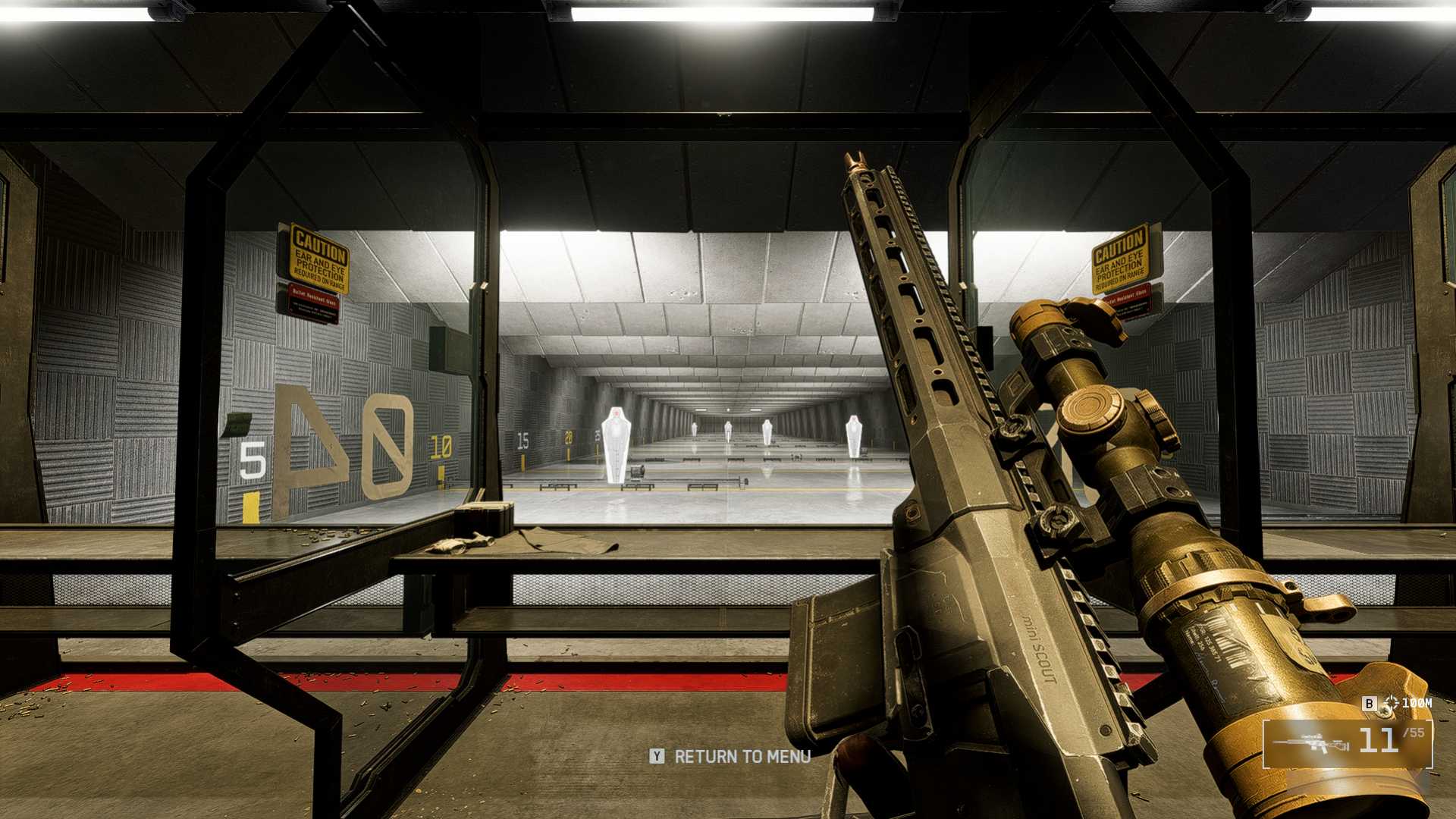Click the ammo count reading 11

click(x=1380, y=739)
